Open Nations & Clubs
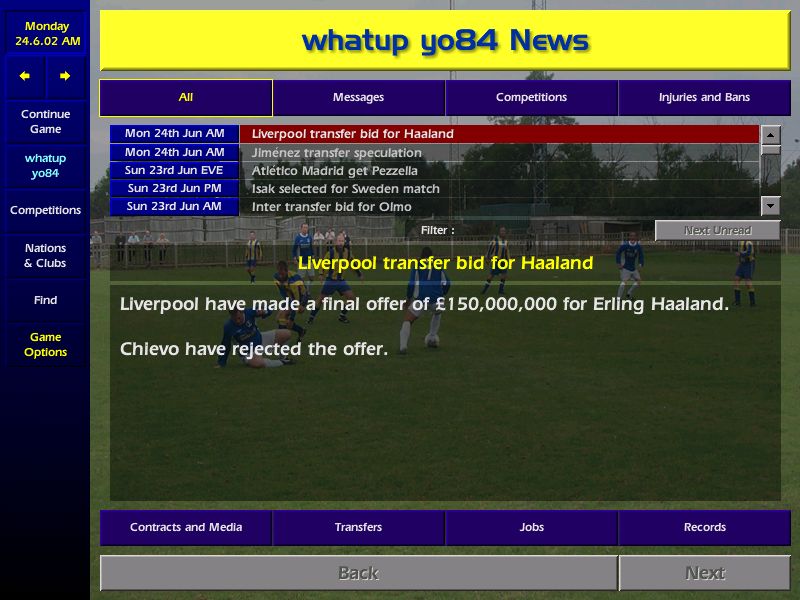 click(x=45, y=256)
